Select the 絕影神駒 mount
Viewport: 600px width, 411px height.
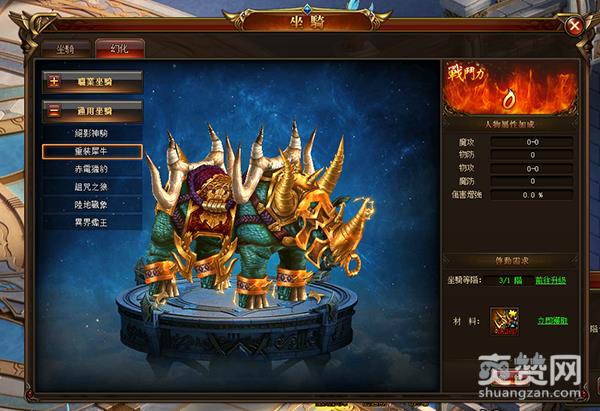pyautogui.click(x=92, y=133)
